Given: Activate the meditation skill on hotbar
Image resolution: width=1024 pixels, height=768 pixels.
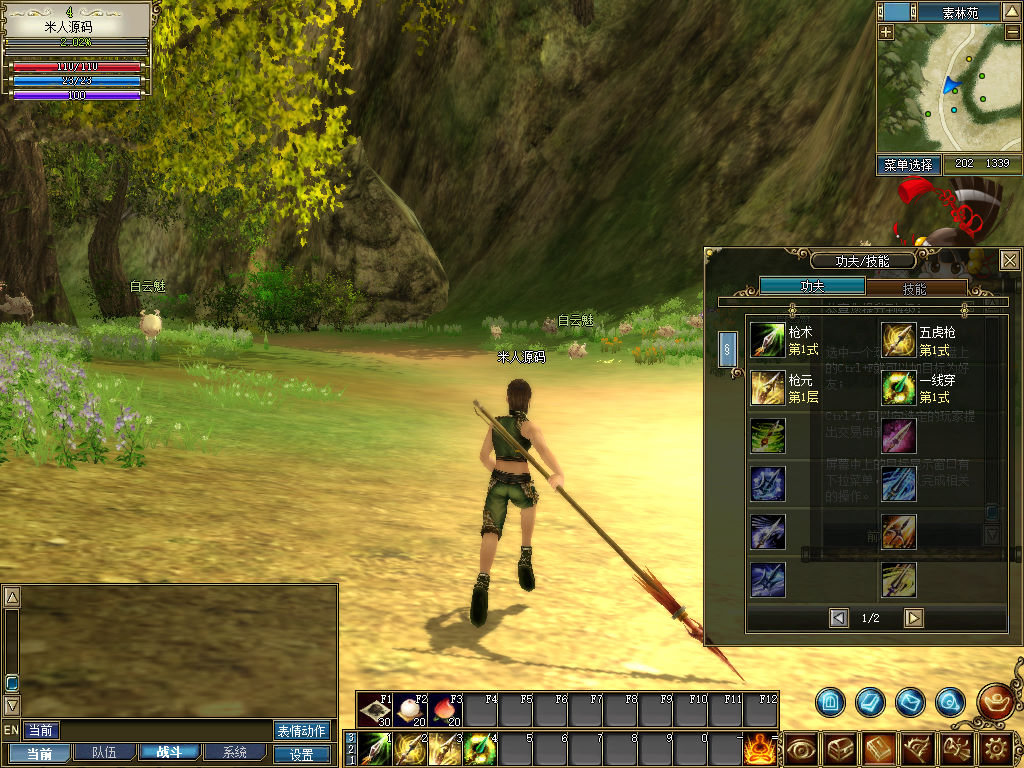Looking at the screenshot, I should [760, 748].
